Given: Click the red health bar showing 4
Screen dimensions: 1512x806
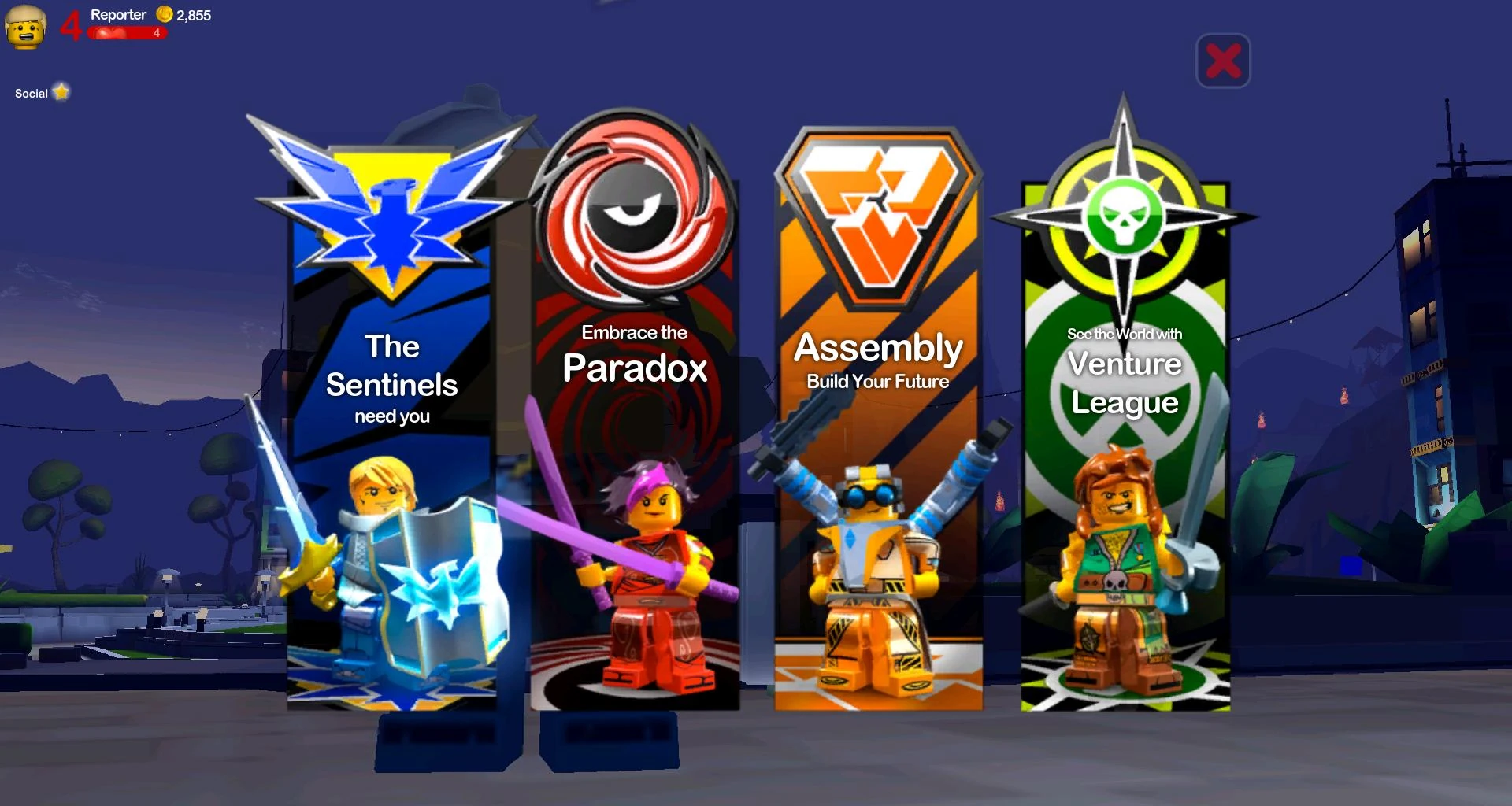Looking at the screenshot, I should 126,31.
